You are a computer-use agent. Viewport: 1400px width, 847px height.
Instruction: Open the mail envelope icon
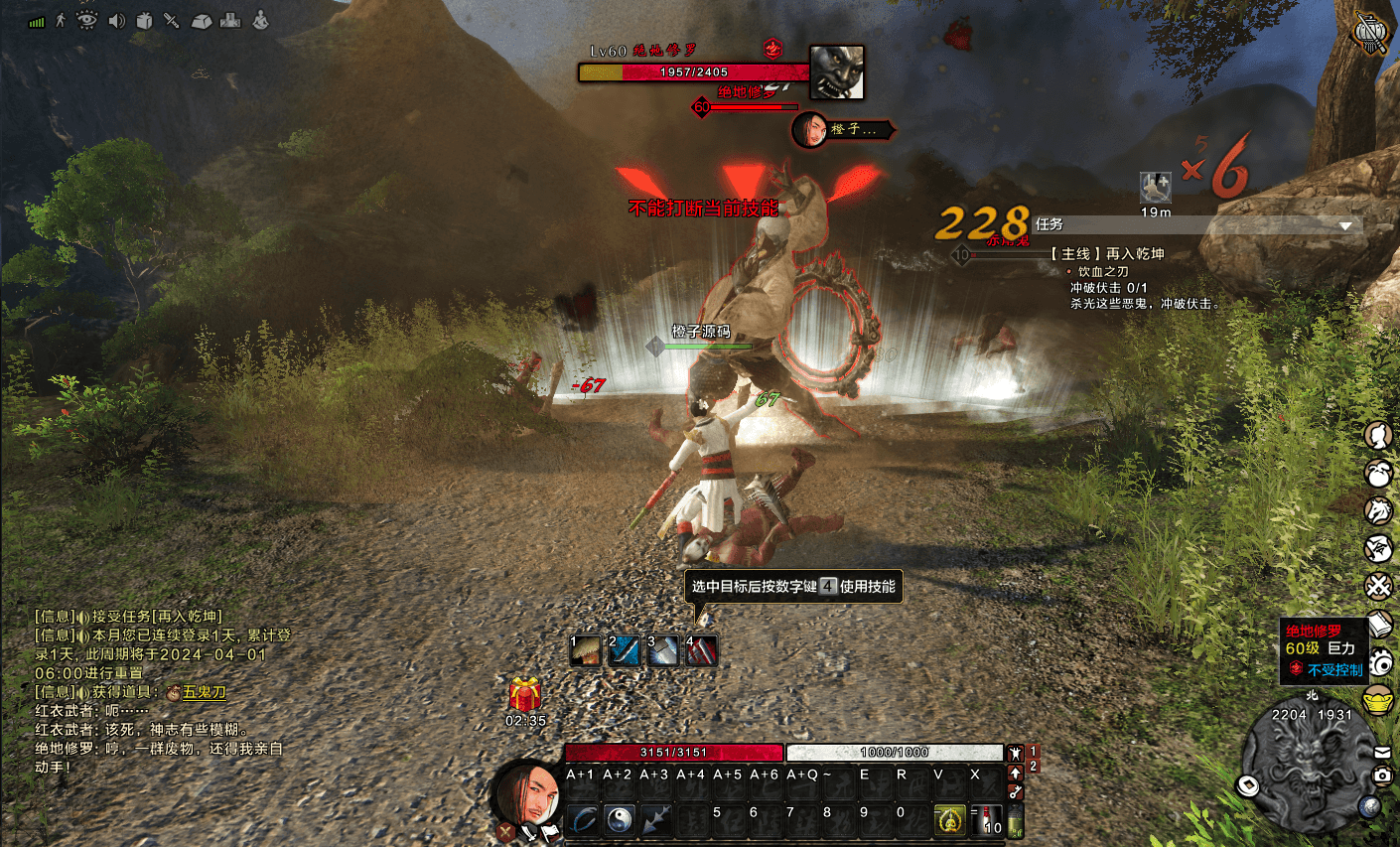pyautogui.click(x=1382, y=752)
